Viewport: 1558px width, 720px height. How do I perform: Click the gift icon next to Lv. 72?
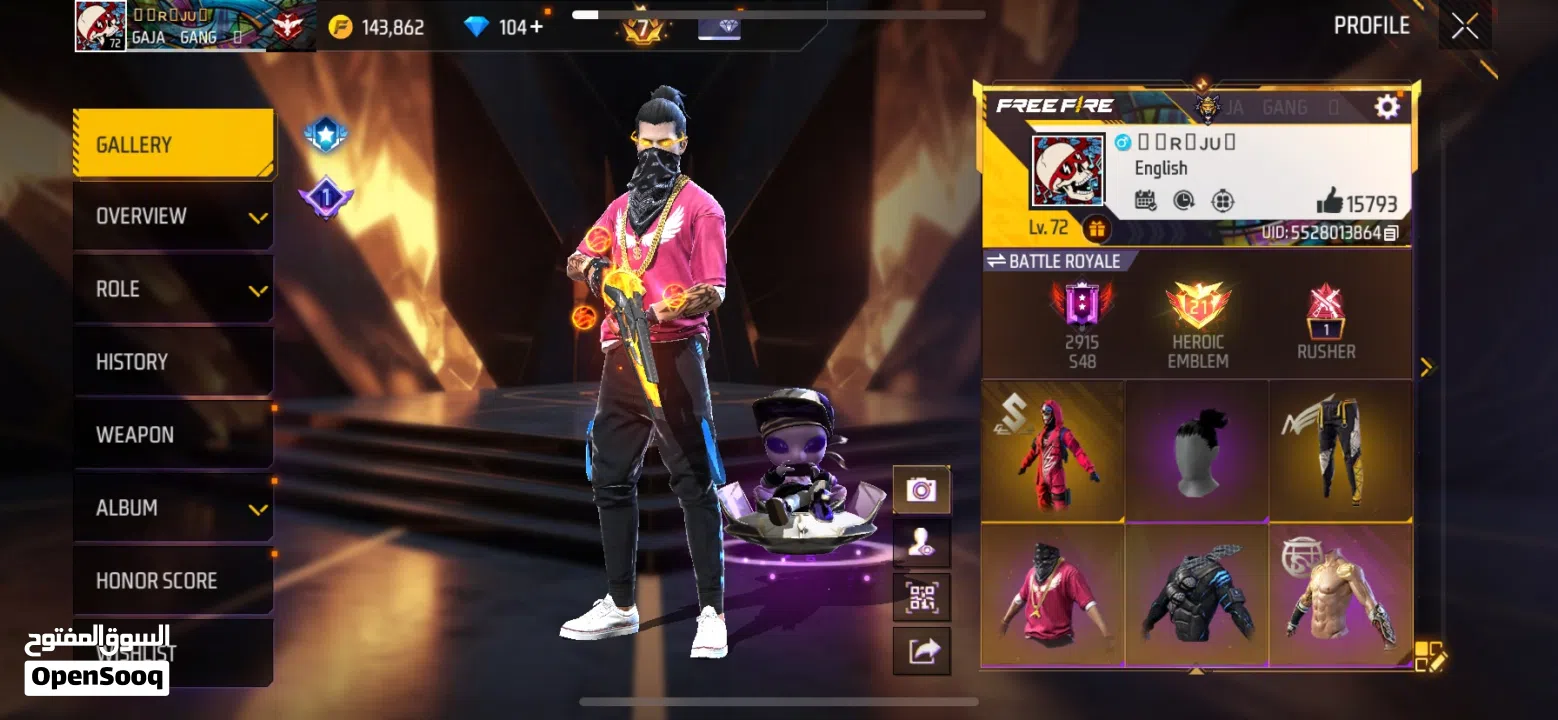coord(1098,228)
